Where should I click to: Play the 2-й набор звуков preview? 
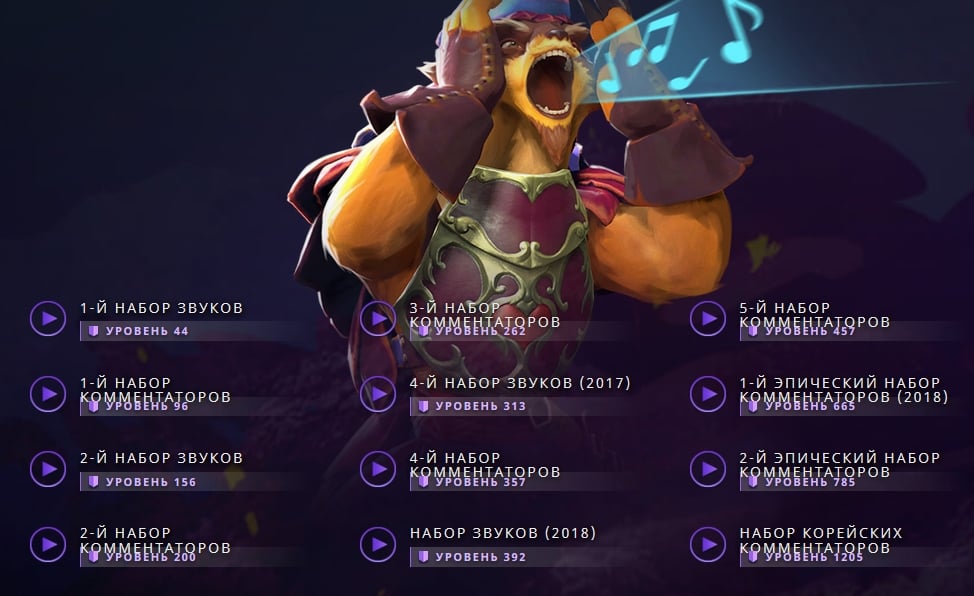point(48,468)
